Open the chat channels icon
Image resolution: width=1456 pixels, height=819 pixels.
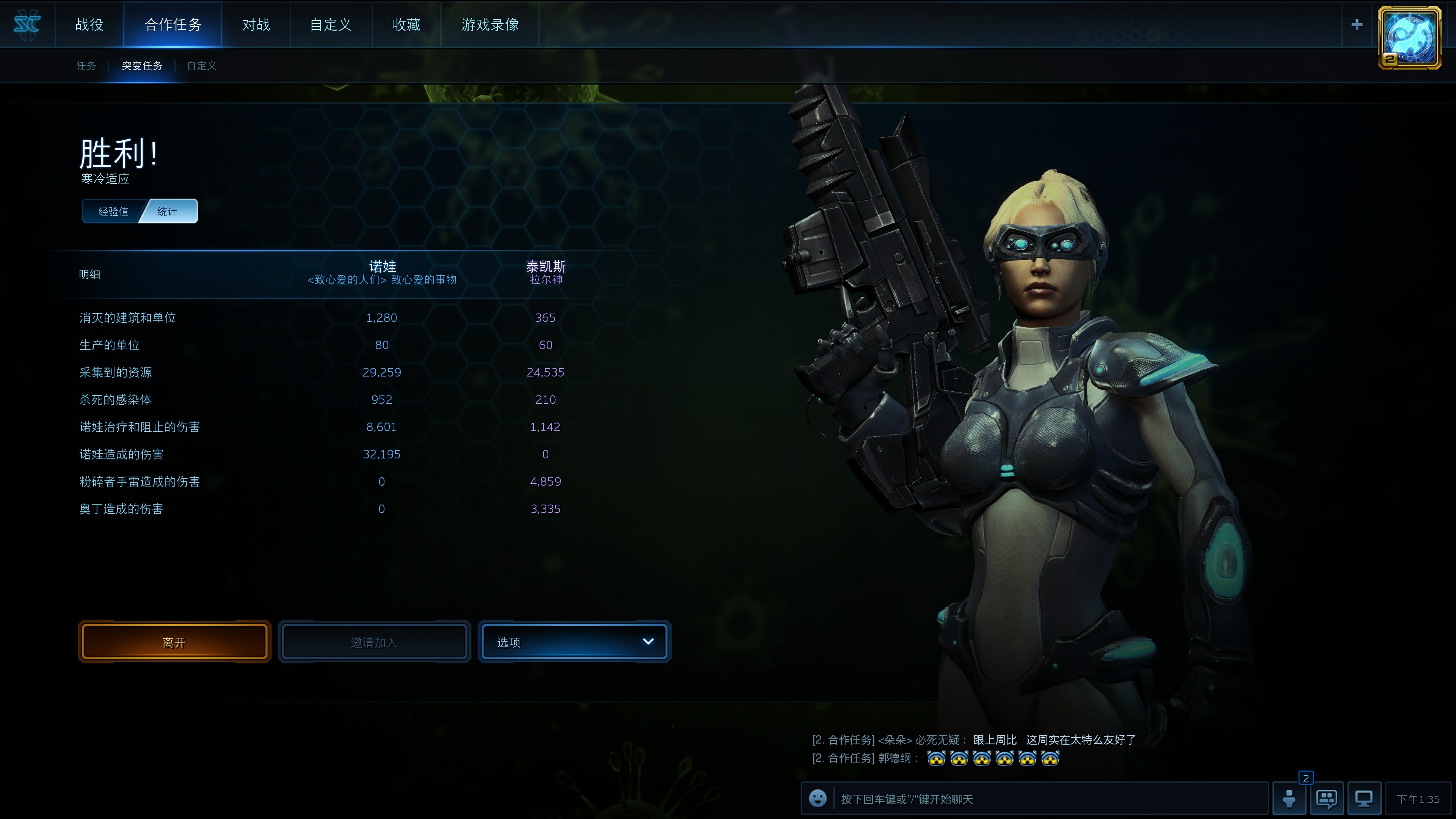[x=1326, y=799]
